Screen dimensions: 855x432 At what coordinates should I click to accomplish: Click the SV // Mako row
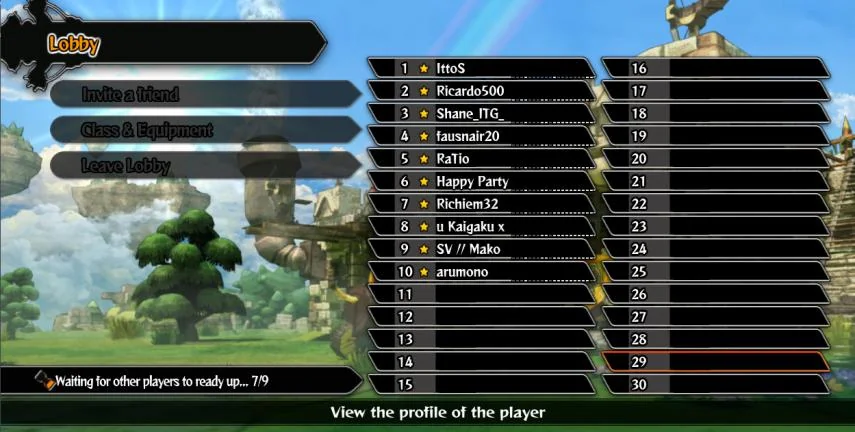[x=480, y=249]
